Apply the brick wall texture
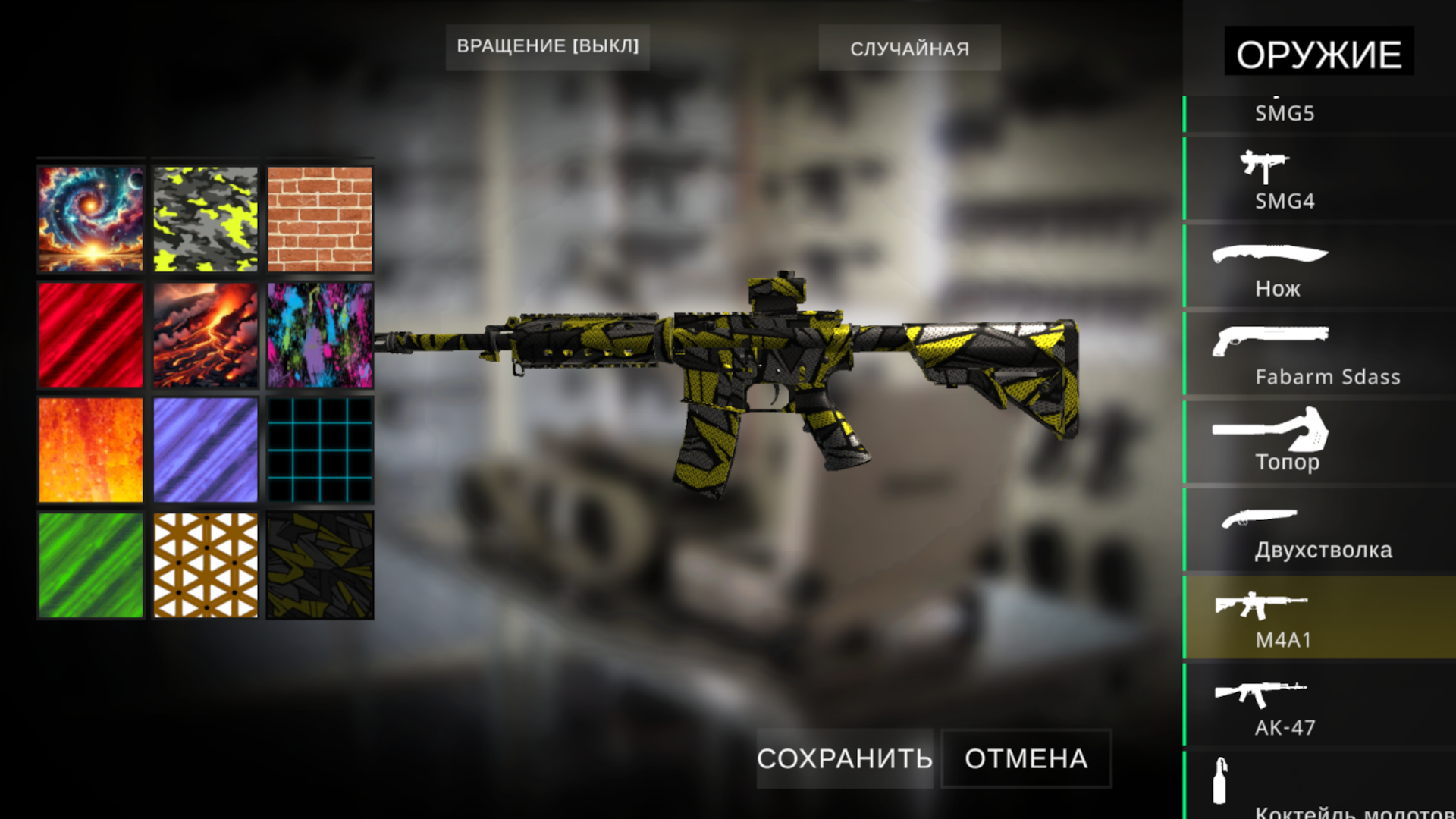 pos(321,219)
